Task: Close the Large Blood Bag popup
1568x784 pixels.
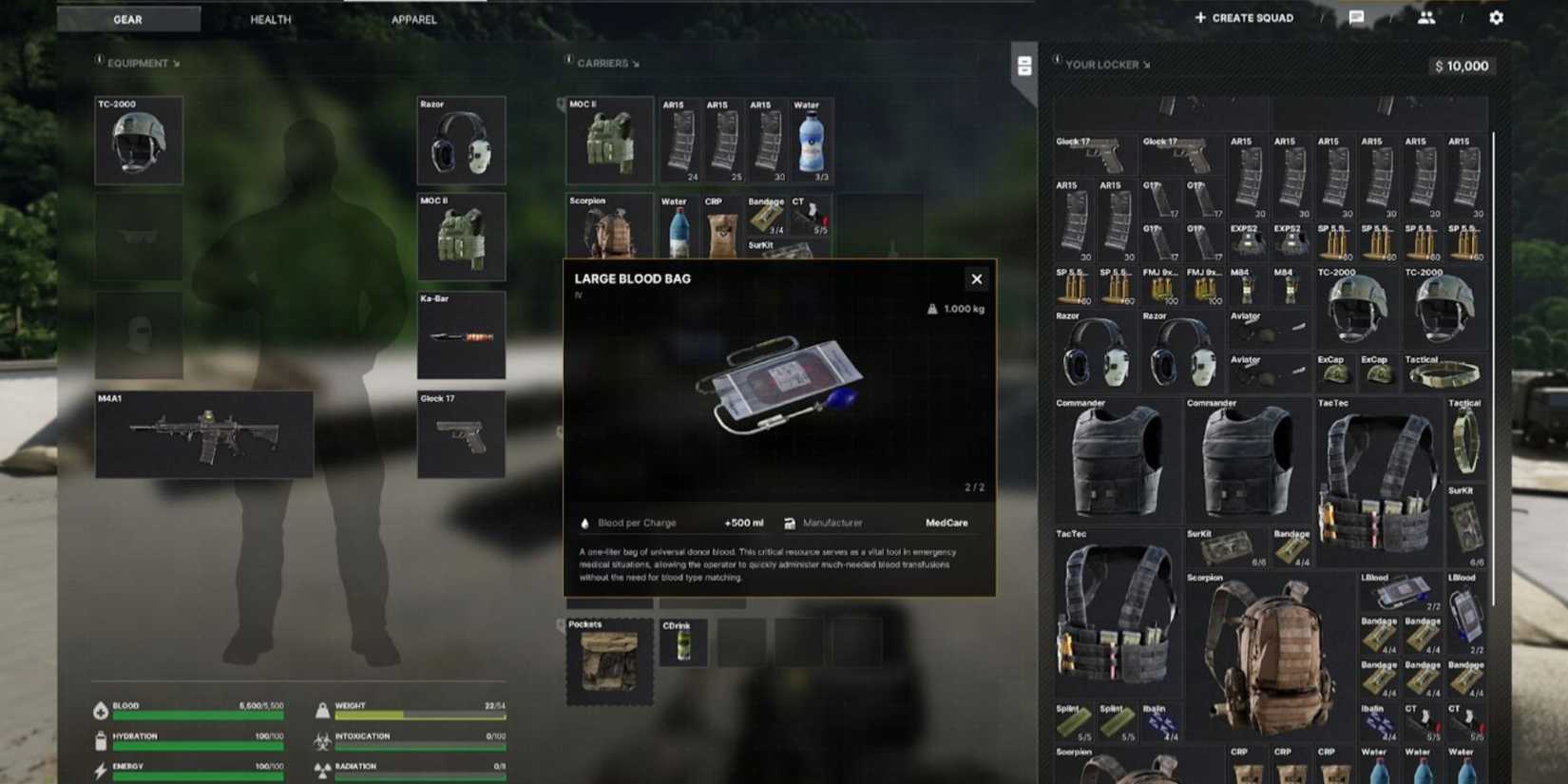Action: pyautogui.click(x=976, y=278)
